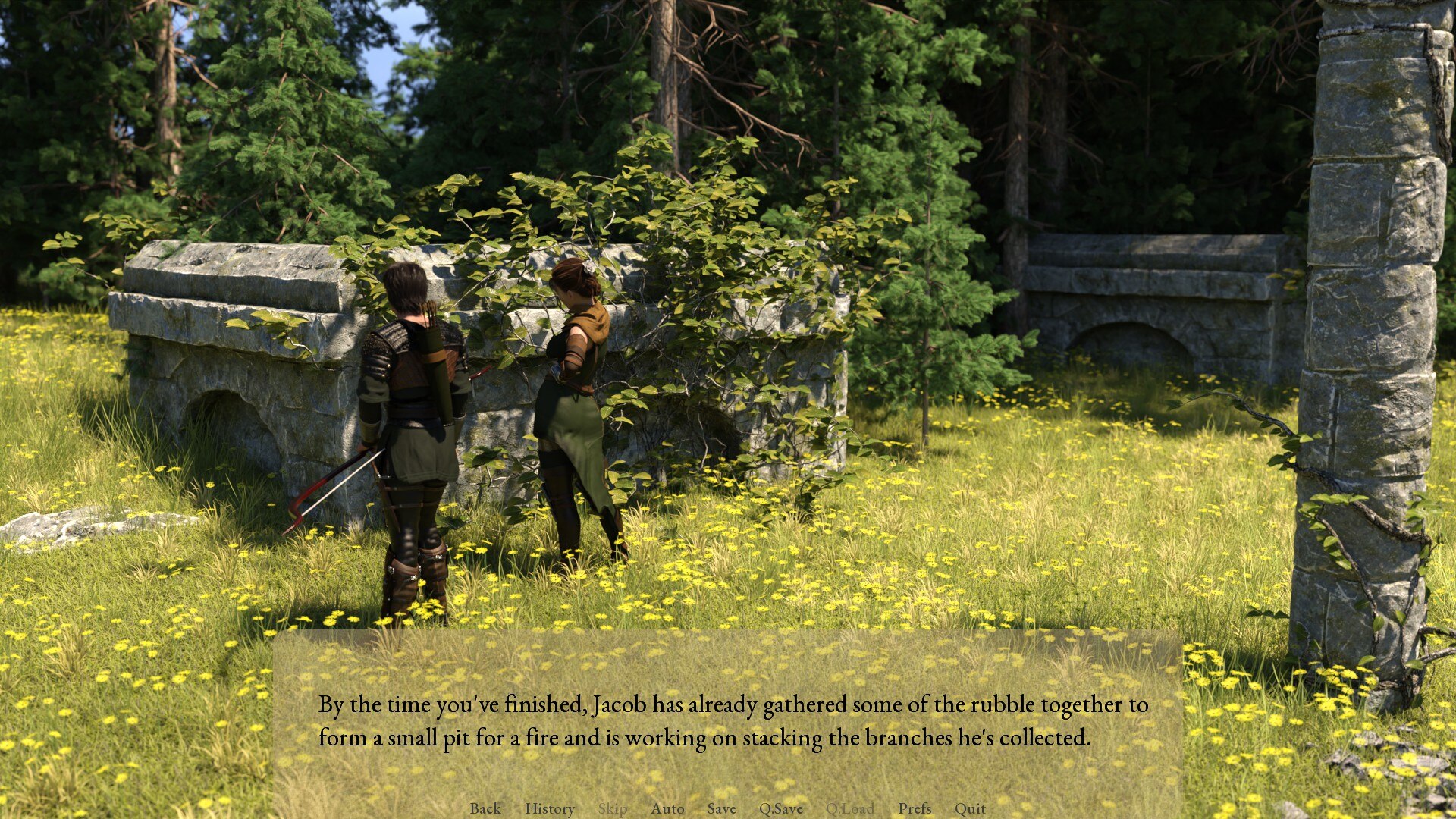Open the Save menu
The image size is (1456, 819).
pos(721,808)
